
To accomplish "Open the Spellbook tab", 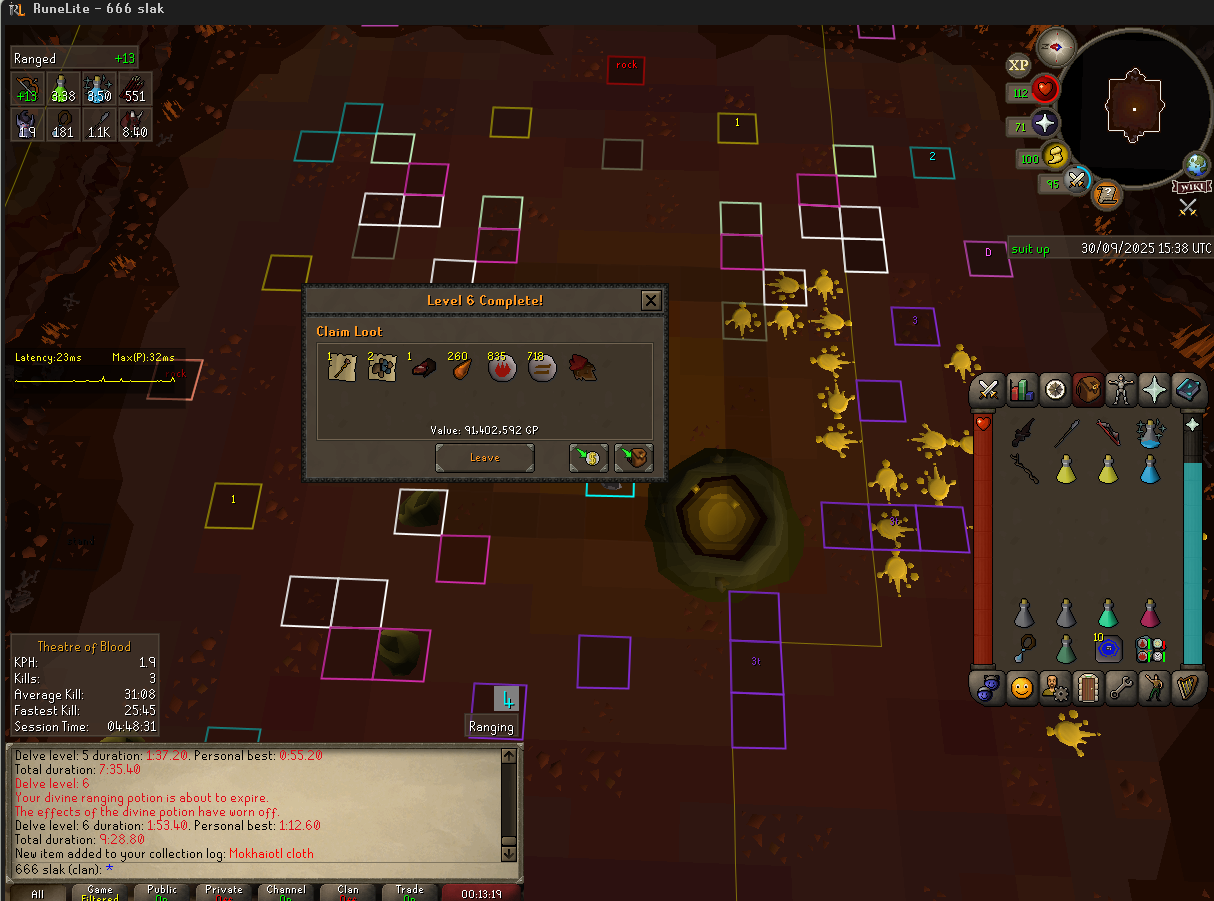I will [x=1187, y=389].
